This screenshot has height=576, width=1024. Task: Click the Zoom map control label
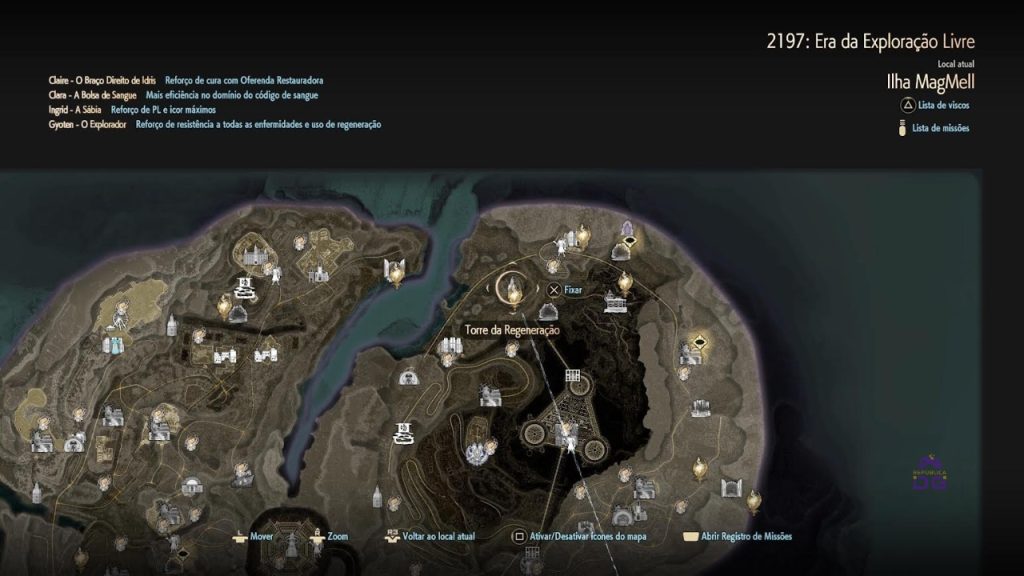click(x=336, y=536)
